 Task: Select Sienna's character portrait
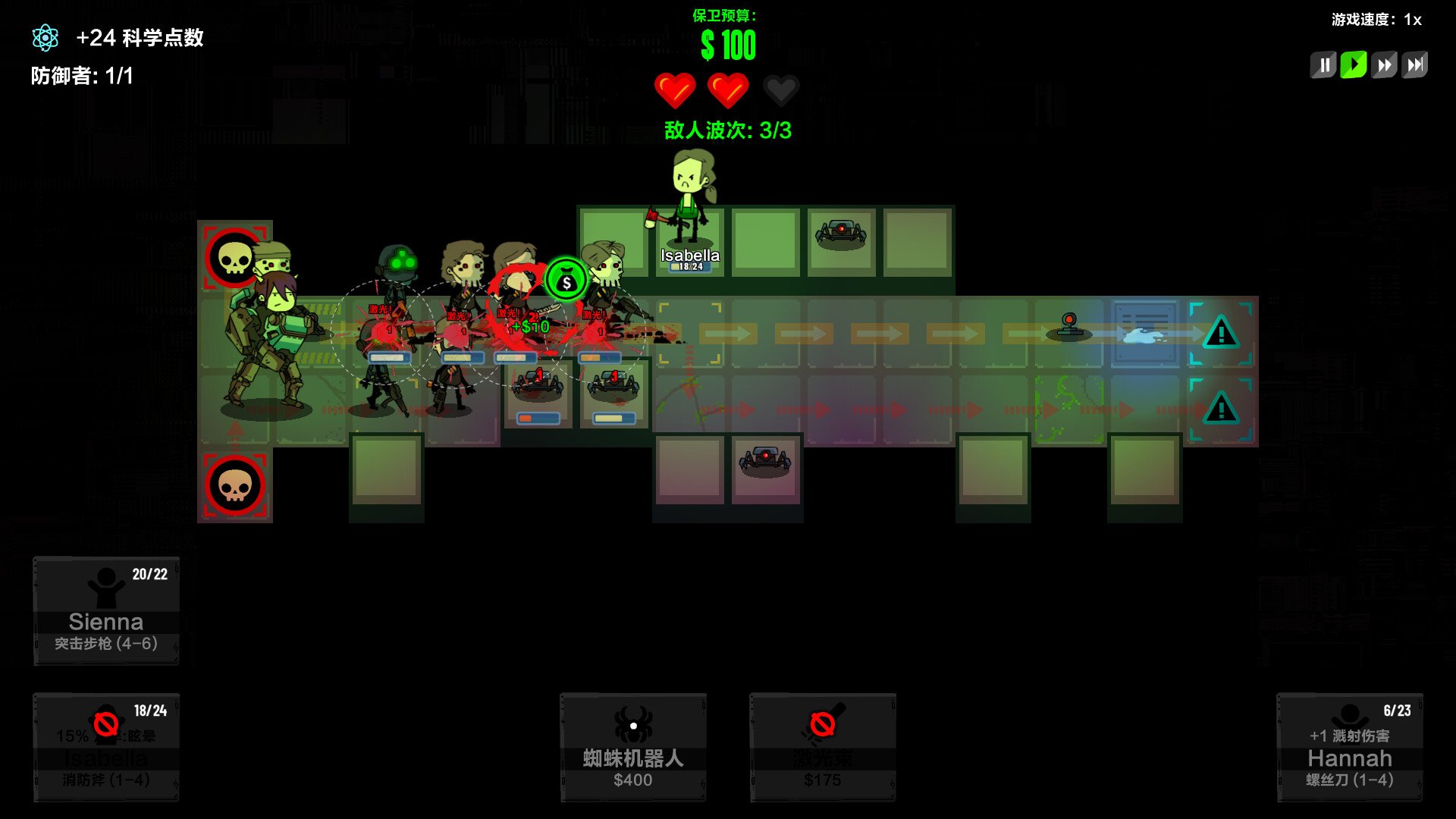[106, 610]
